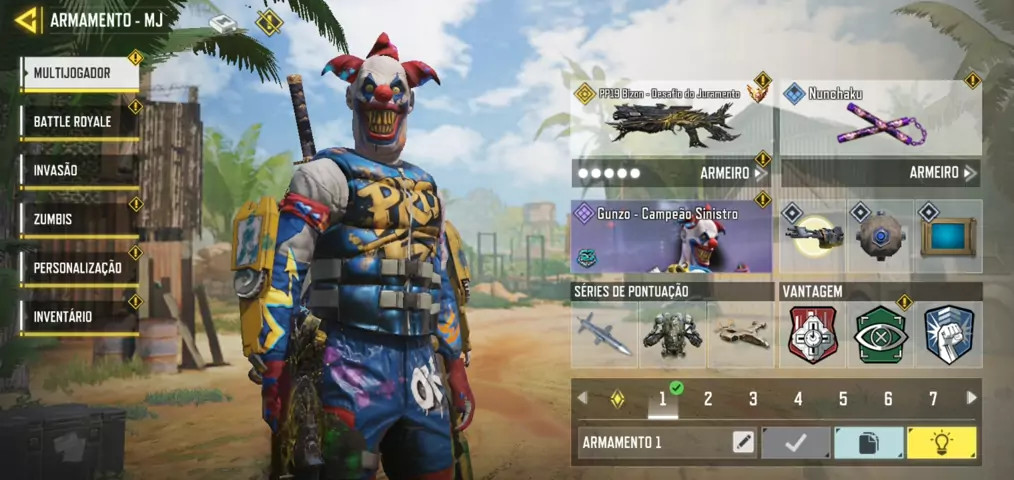The width and height of the screenshot is (1014, 480).
Task: Select the PP19 Bizon primary weapon slot
Action: [671, 121]
